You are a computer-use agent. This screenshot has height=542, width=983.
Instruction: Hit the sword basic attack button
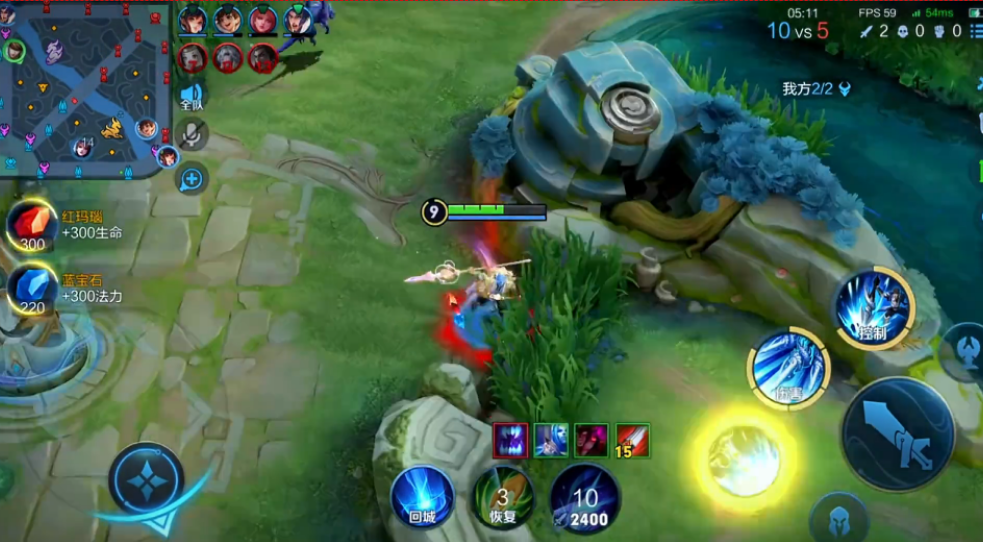(897, 433)
